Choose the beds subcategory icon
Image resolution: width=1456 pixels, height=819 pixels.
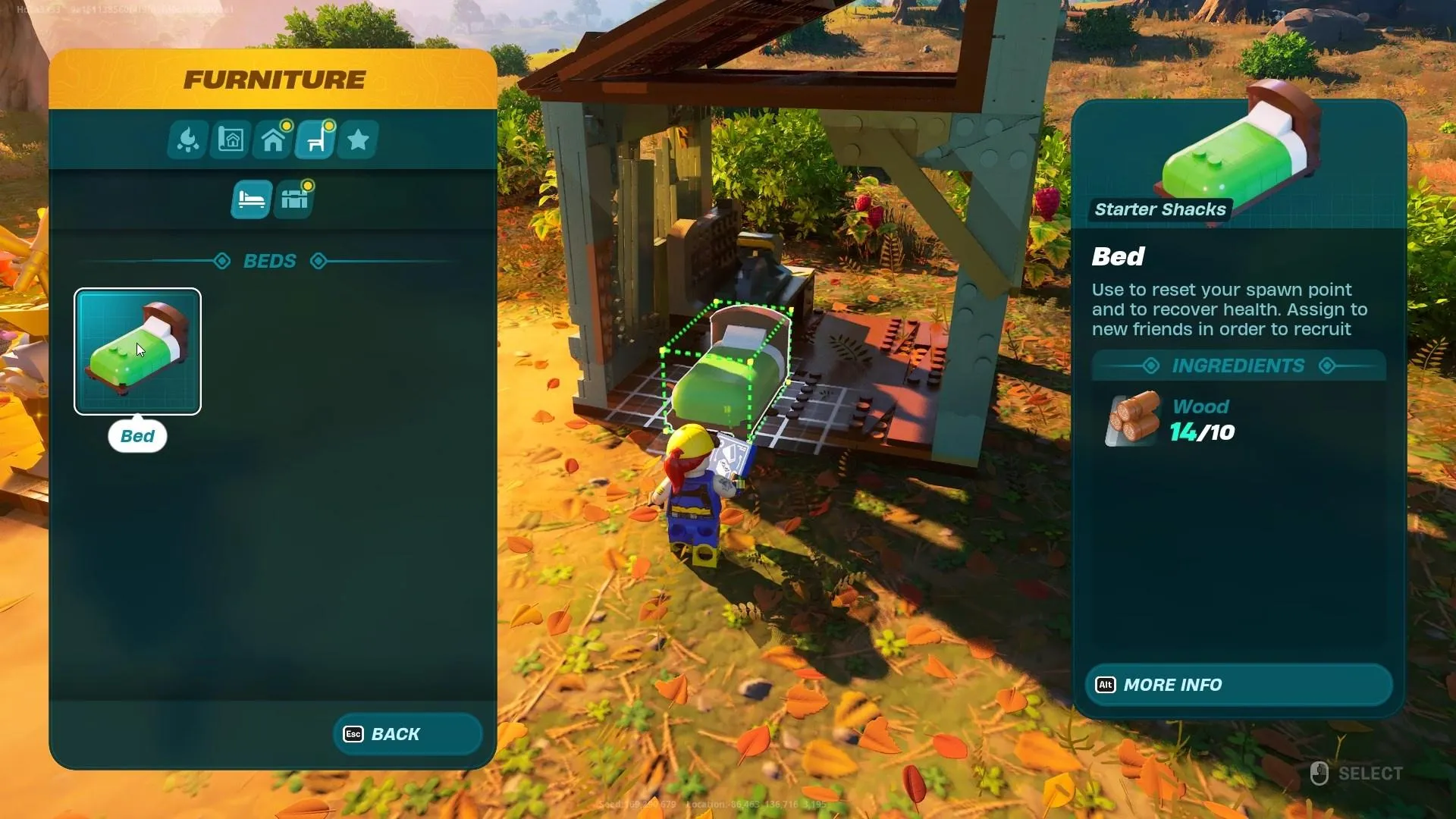pyautogui.click(x=251, y=199)
